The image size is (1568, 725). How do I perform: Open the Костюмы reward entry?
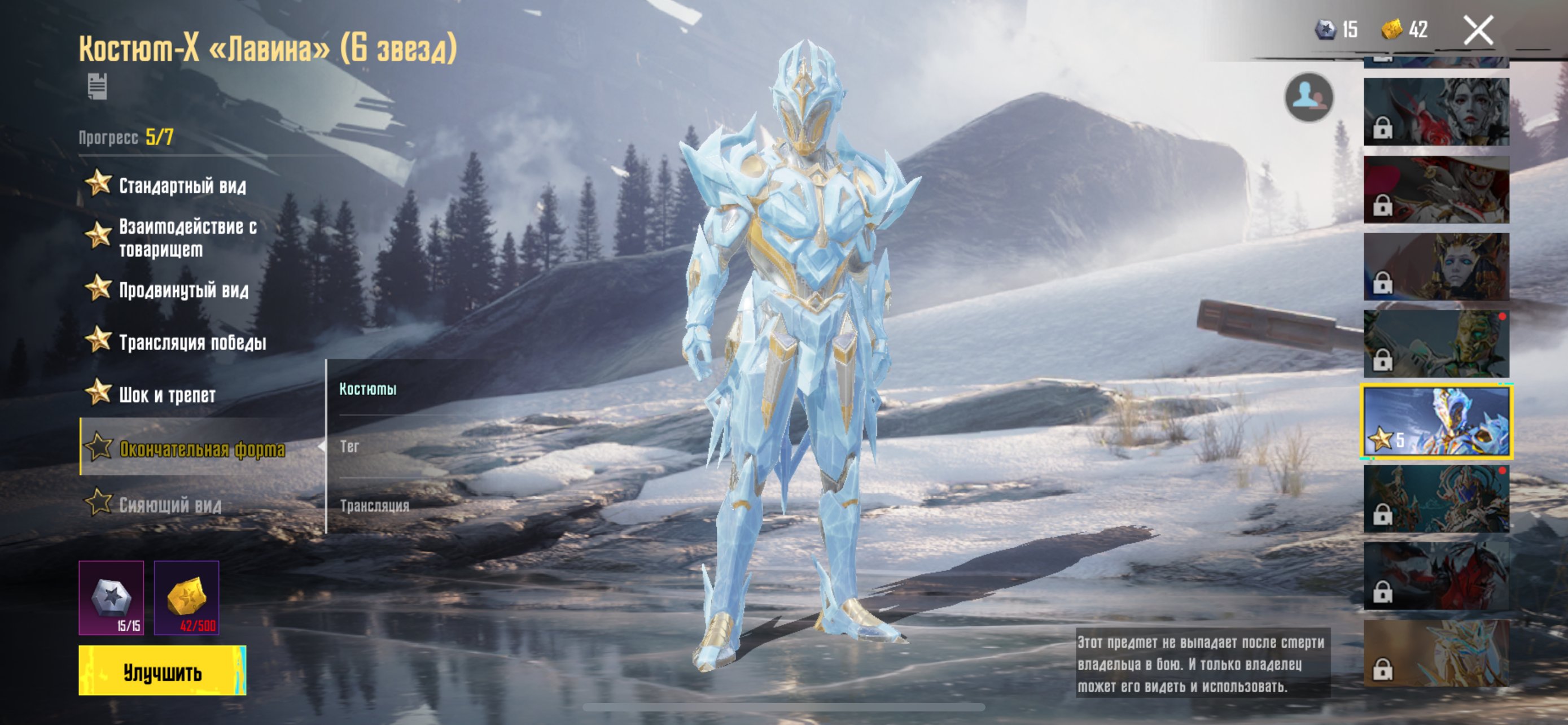[x=367, y=388]
